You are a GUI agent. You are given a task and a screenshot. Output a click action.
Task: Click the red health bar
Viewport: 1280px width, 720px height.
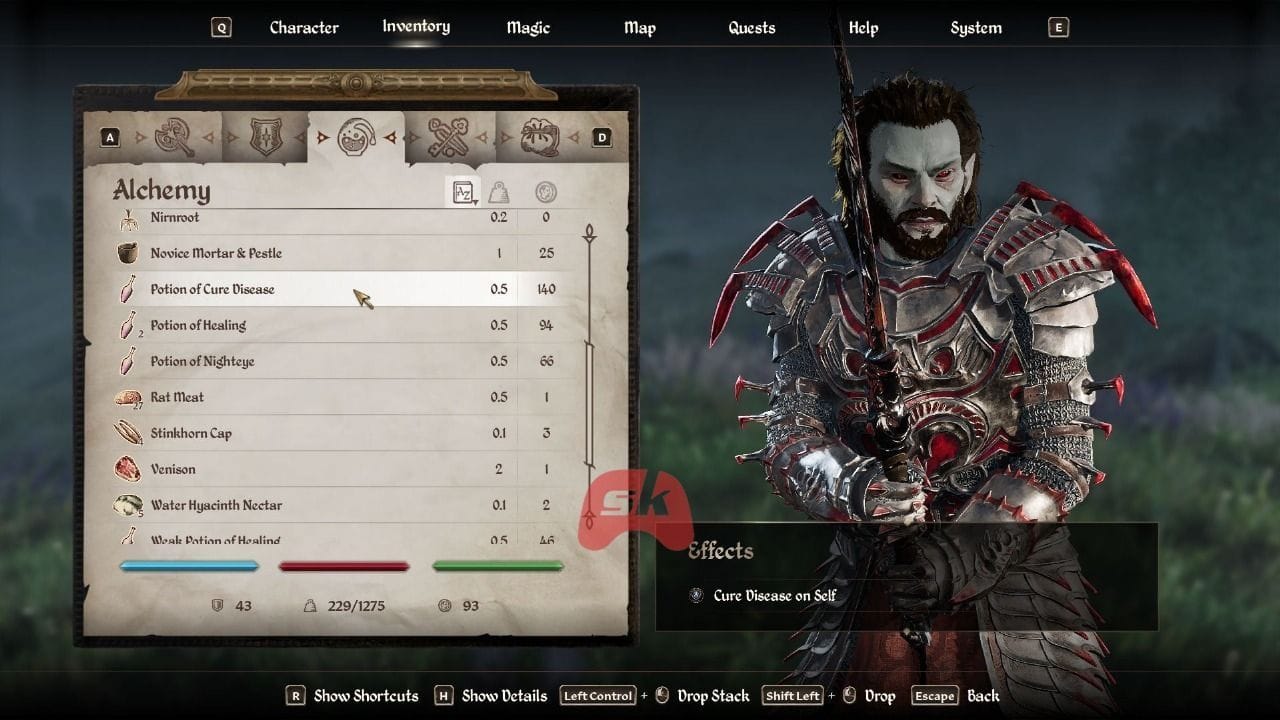pos(343,566)
